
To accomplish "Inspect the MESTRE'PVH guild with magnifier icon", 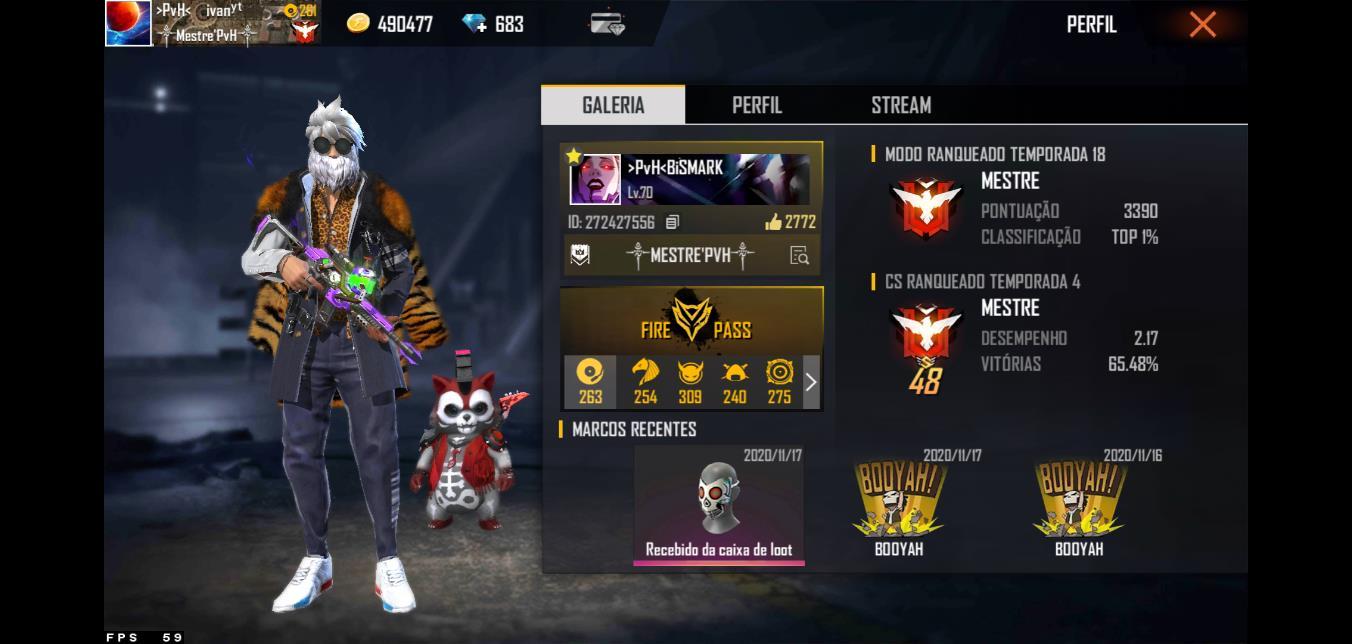I will click(x=799, y=256).
